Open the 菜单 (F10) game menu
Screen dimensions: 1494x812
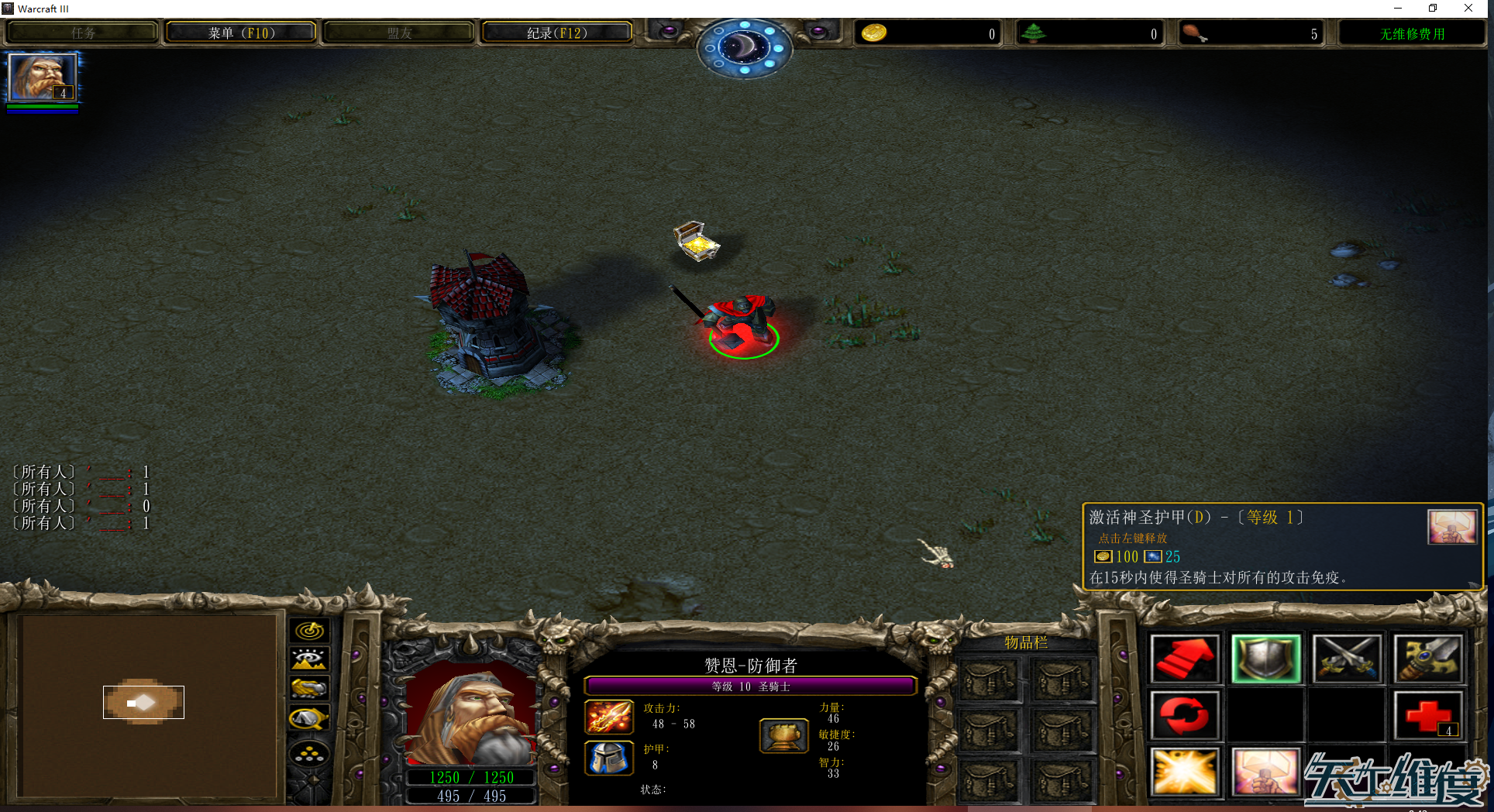pyautogui.click(x=241, y=33)
